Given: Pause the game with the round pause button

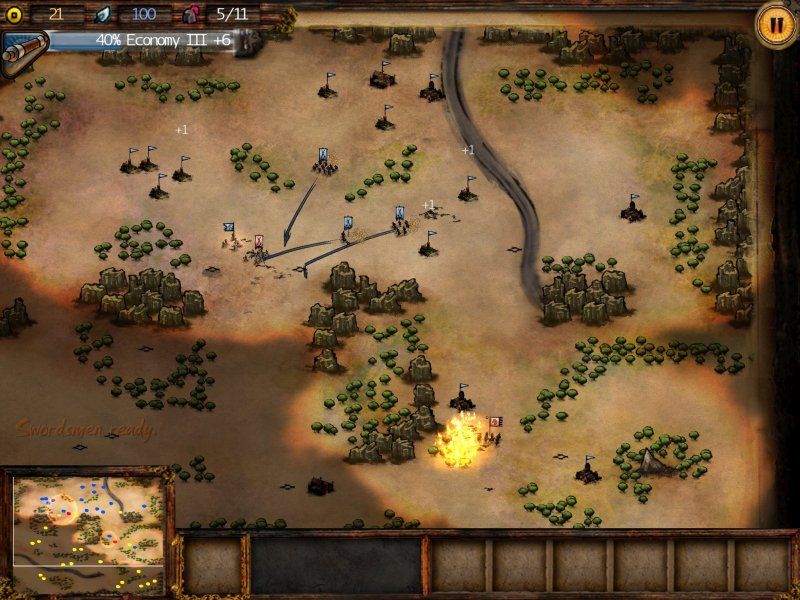Looking at the screenshot, I should 773,24.
